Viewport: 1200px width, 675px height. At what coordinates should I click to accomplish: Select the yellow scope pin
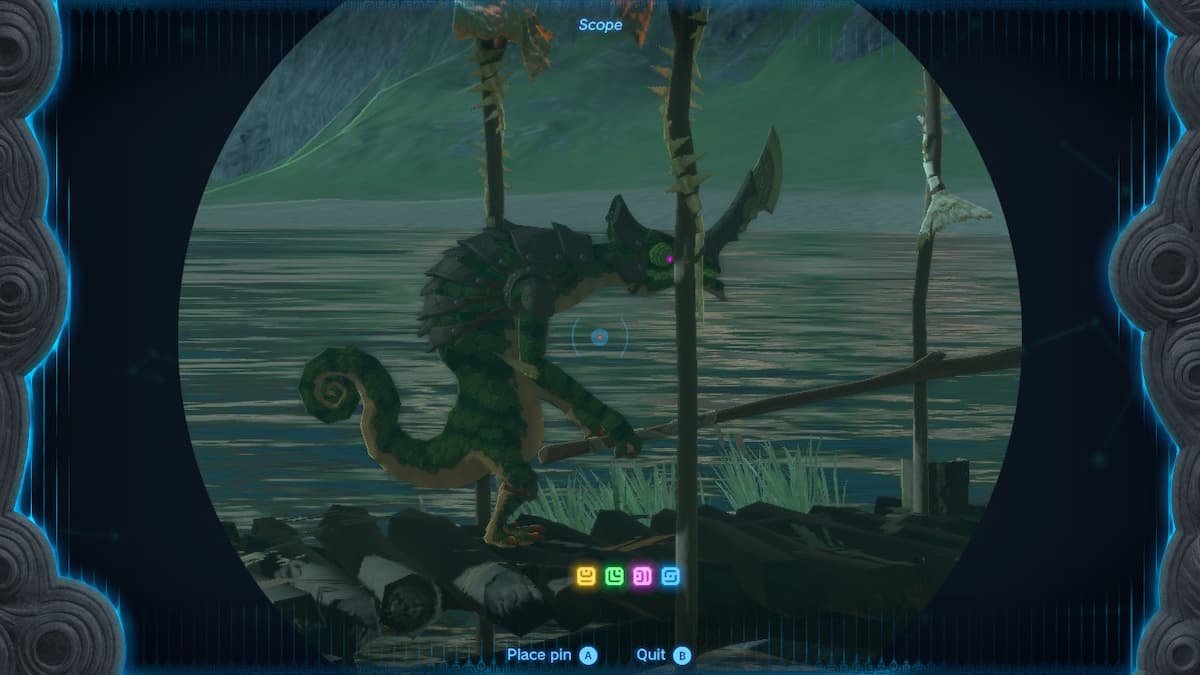tap(586, 576)
